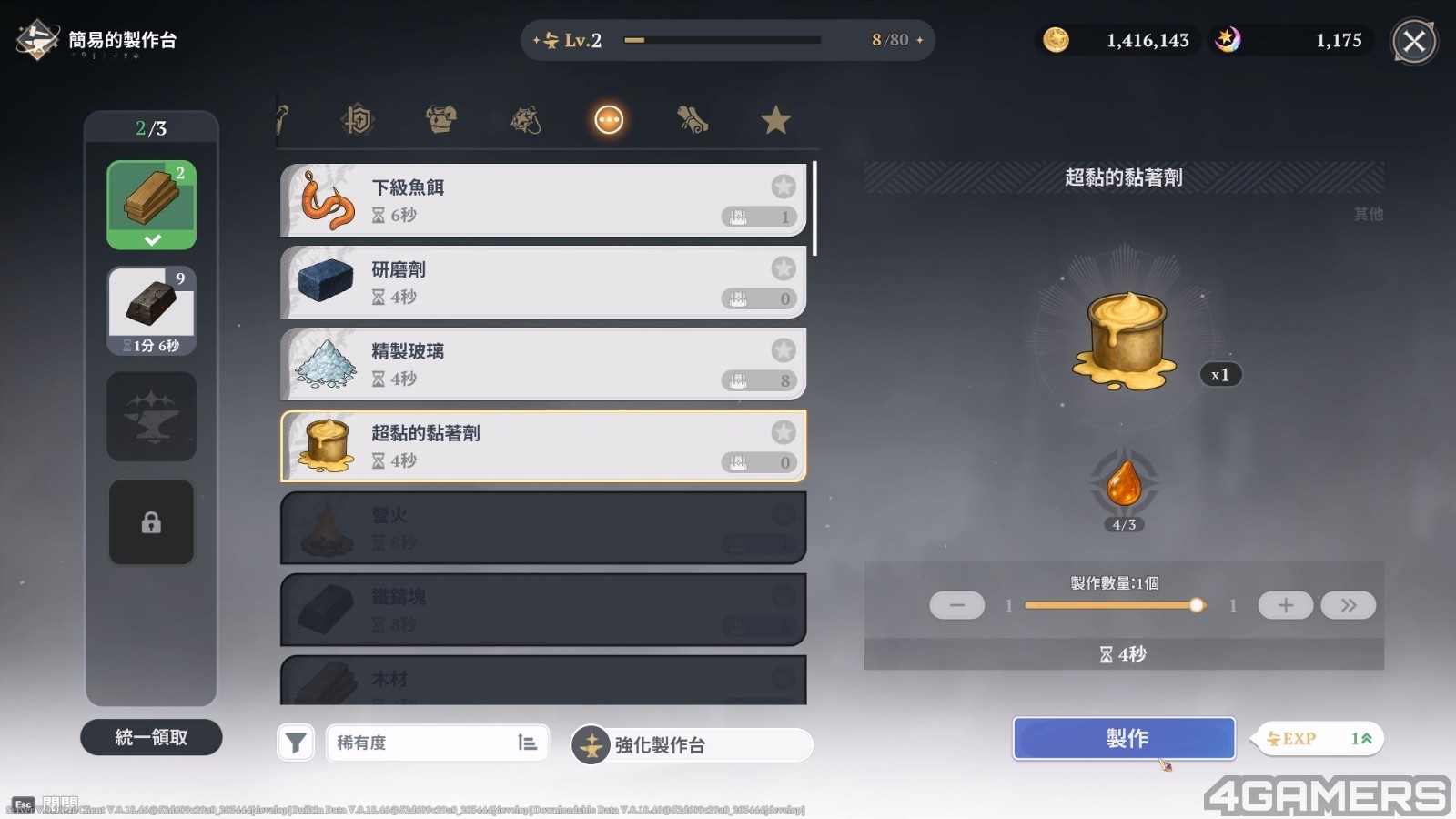Favorite the 下級魚餌 recipe star
1456x819 pixels.
[784, 187]
